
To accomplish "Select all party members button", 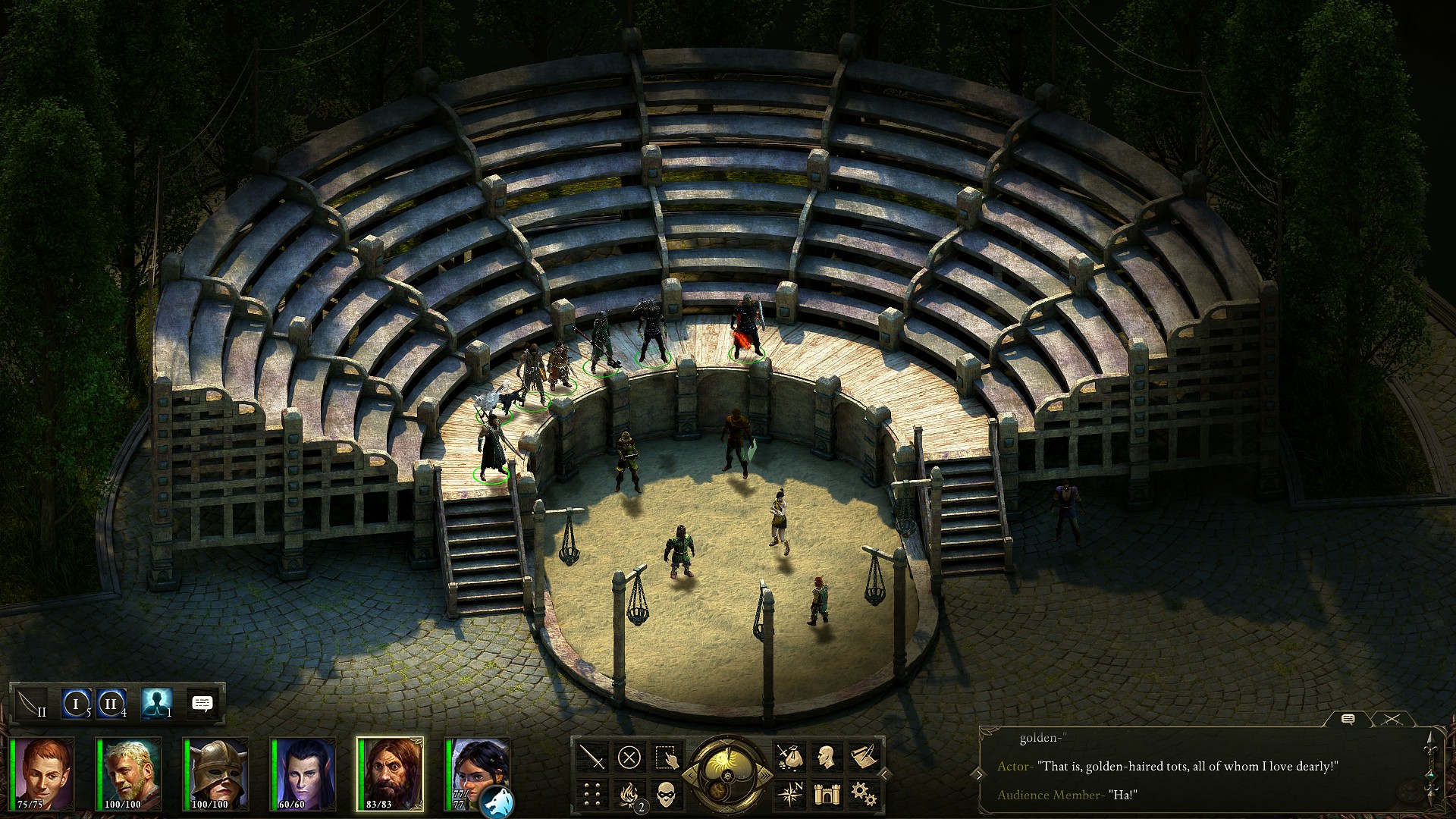I will tap(665, 757).
